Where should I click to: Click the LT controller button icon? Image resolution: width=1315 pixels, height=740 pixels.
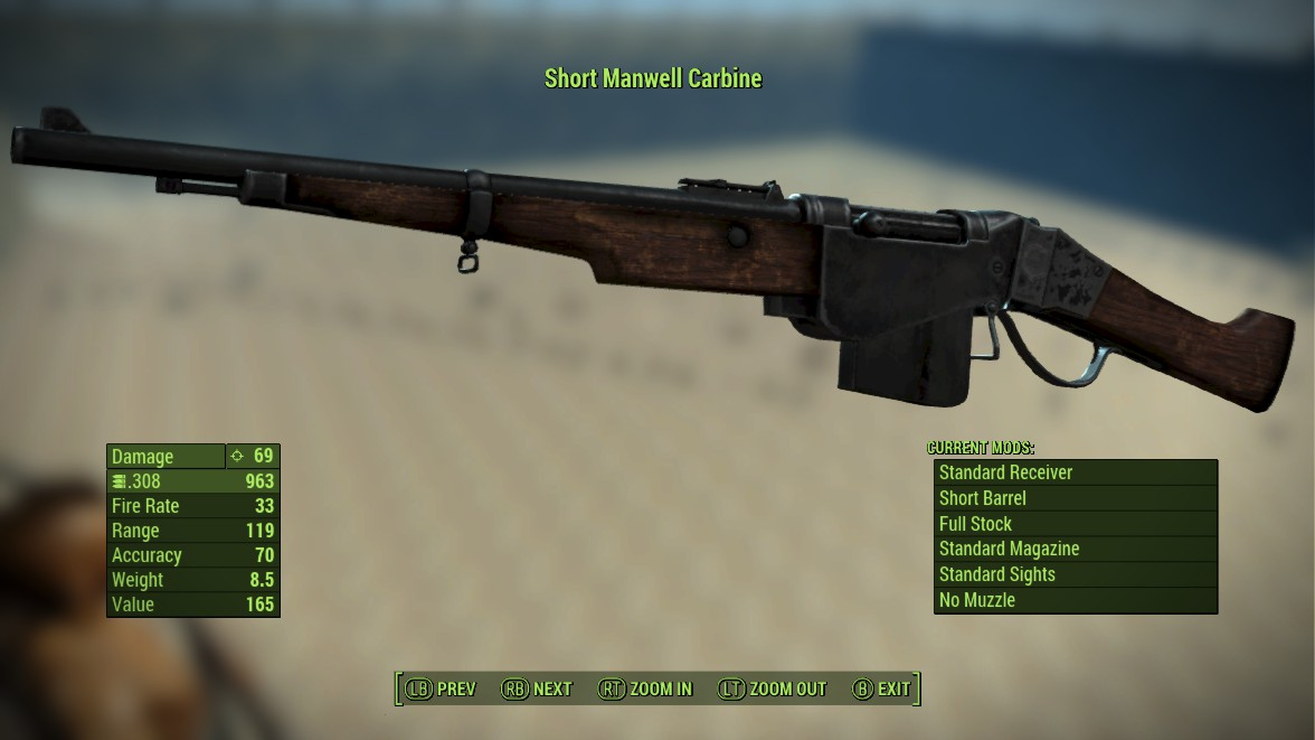pos(731,689)
